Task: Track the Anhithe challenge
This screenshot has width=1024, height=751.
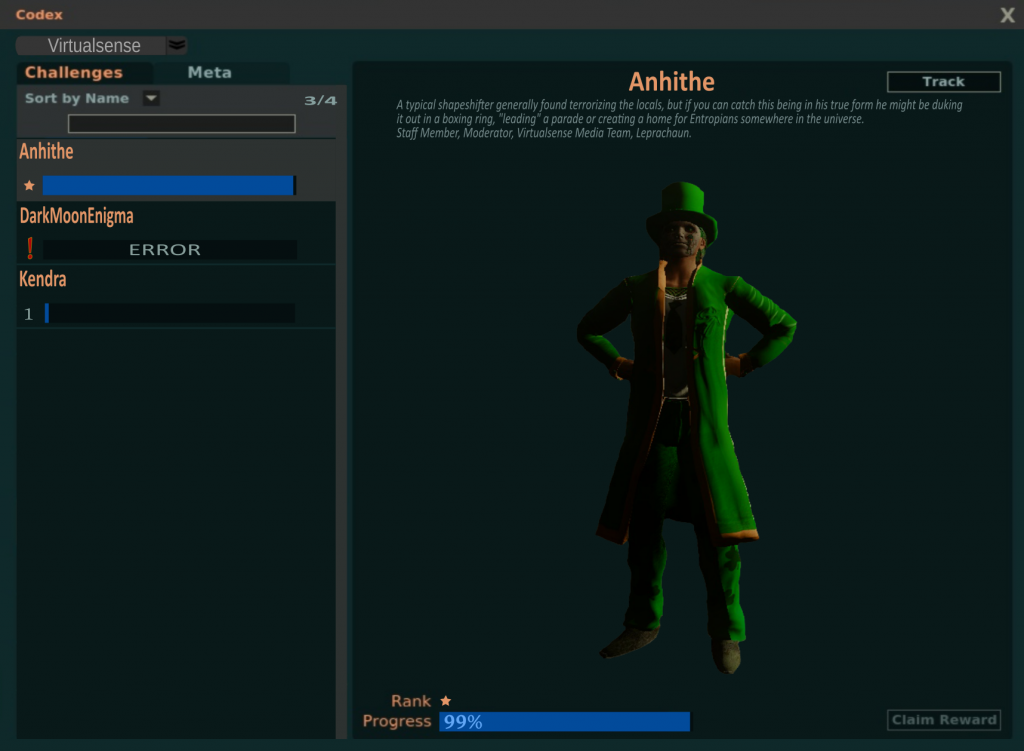Action: pyautogui.click(x=943, y=82)
